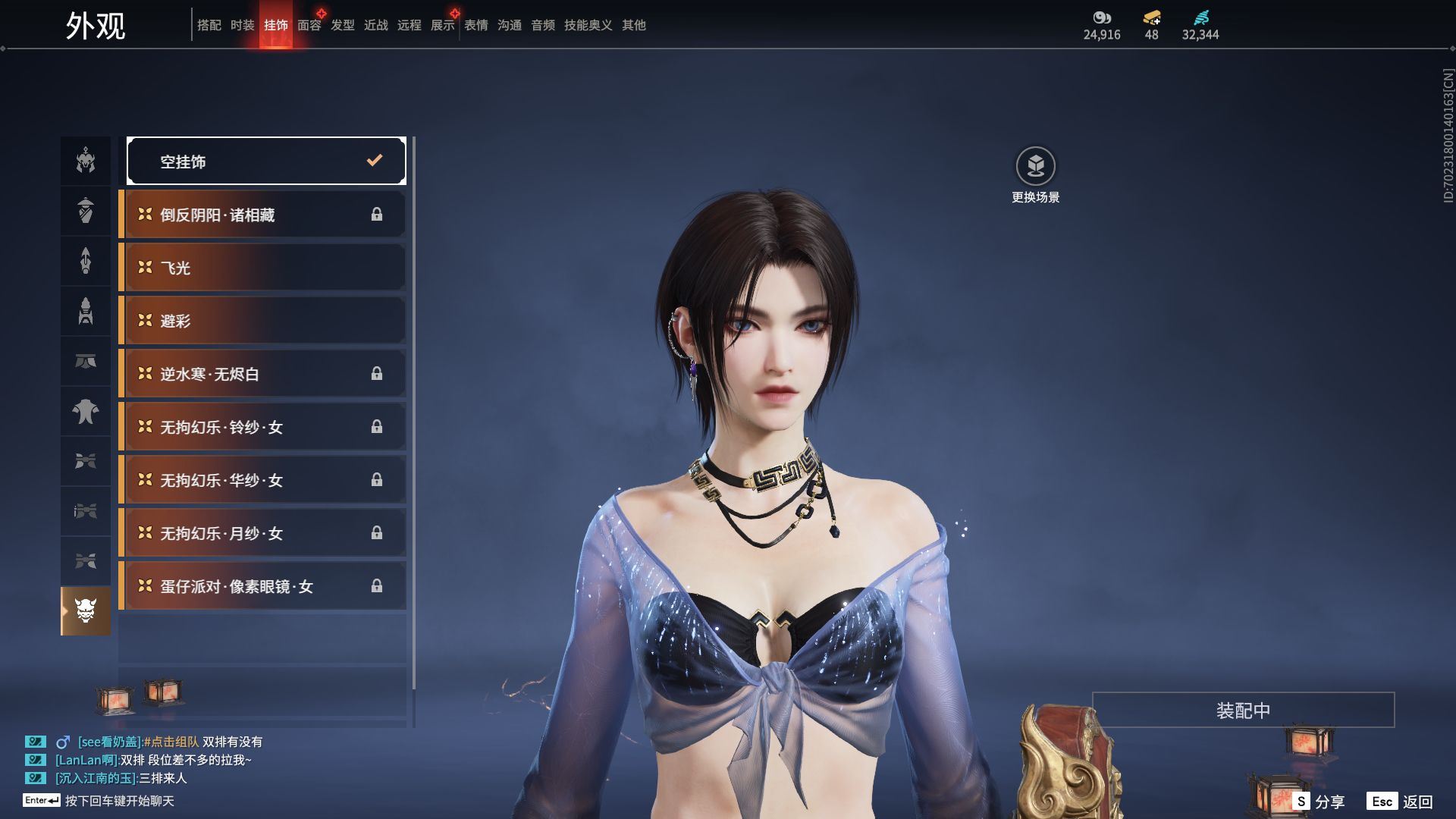This screenshot has height=819, width=1456.
Task: Click the 分享 share button
Action: click(x=1319, y=801)
